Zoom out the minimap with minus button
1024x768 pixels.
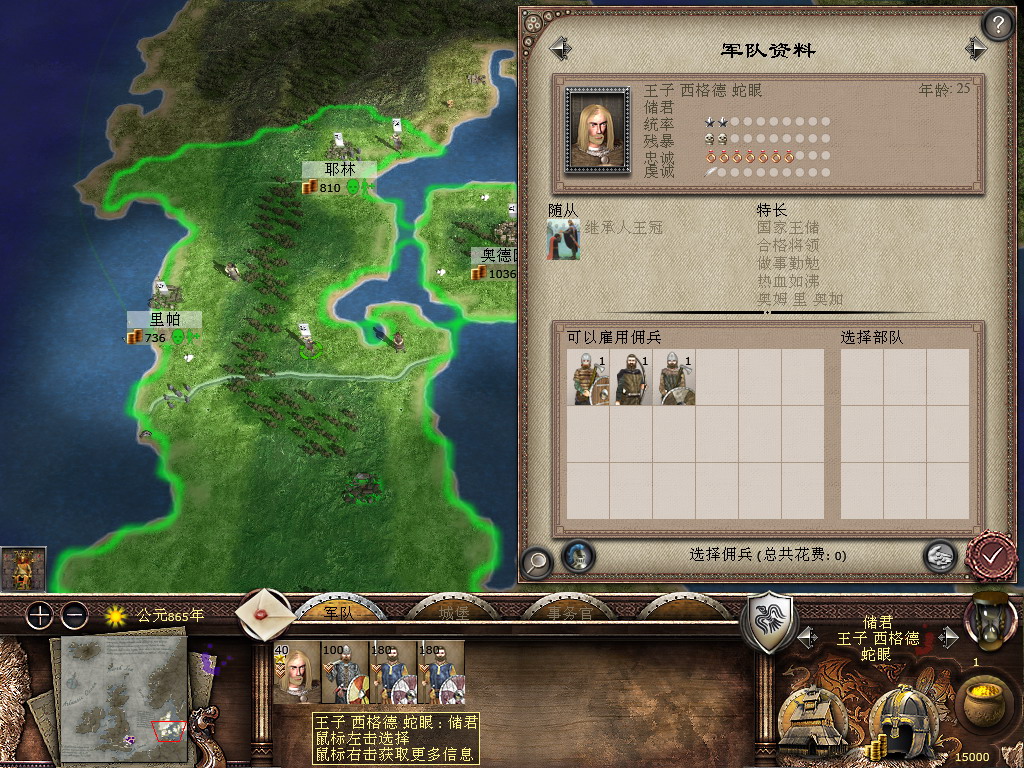coord(74,615)
